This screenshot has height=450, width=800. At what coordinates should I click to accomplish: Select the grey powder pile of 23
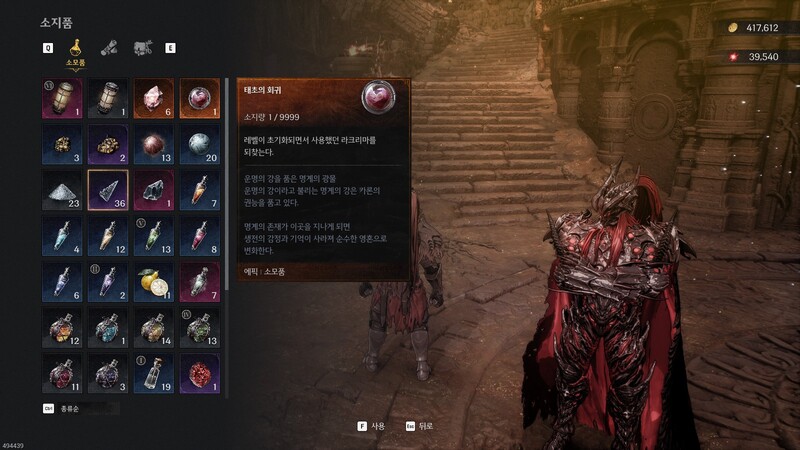(x=62, y=189)
